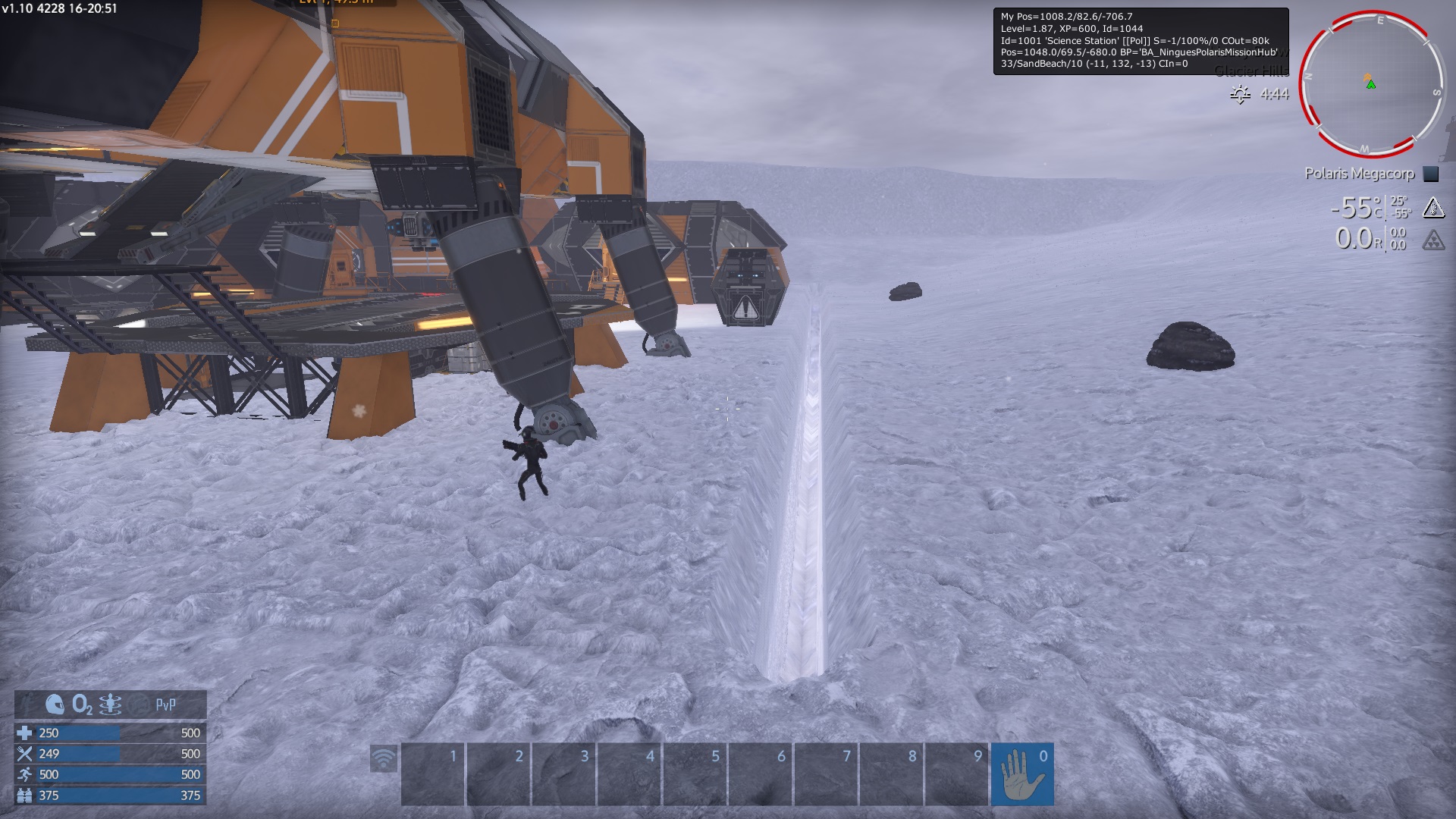1456x819 pixels.
Task: Pick hotbar slot number 9
Action: [956, 773]
